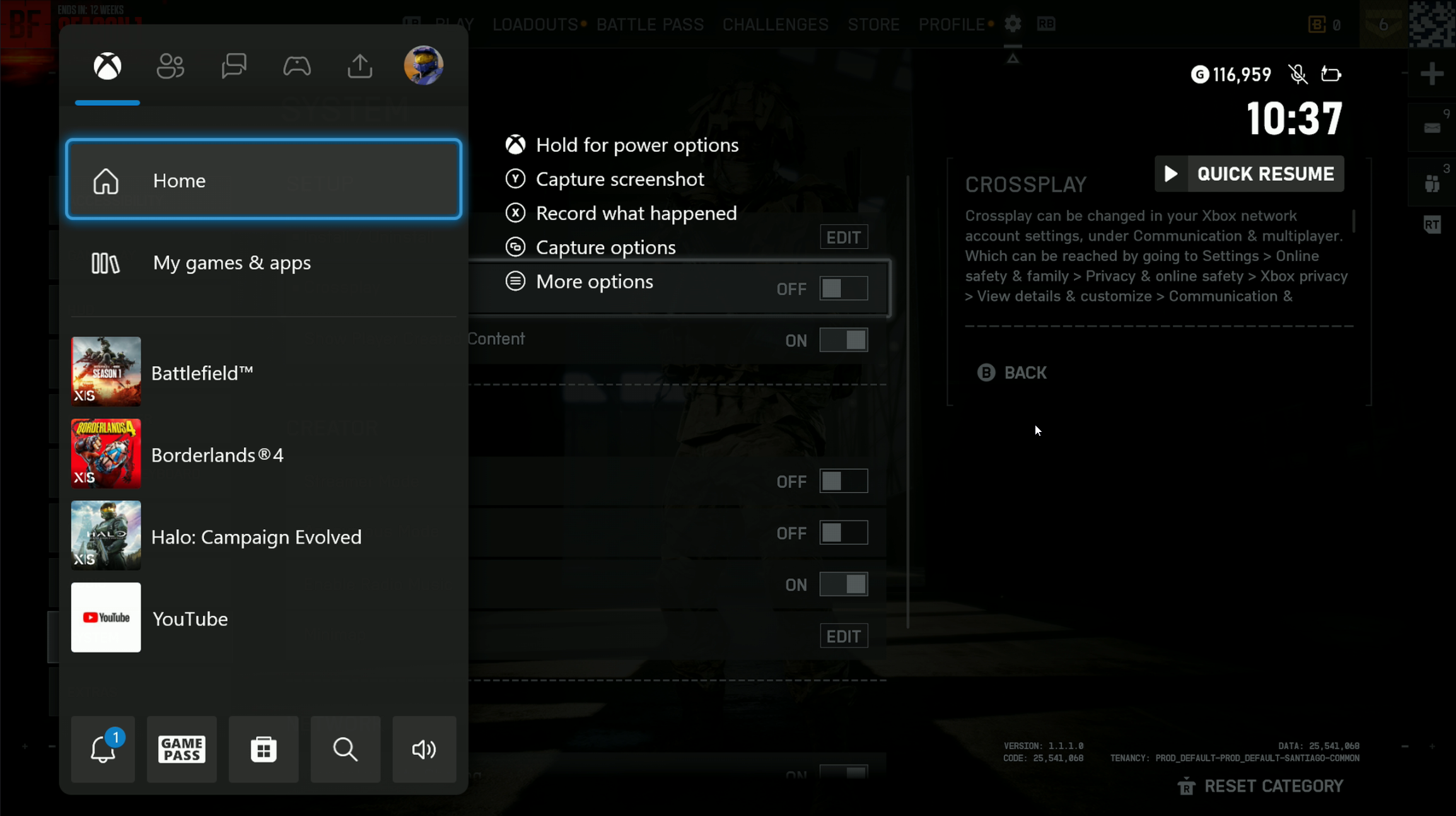1456x816 pixels.
Task: Open the Parties & chats icon
Action: tap(234, 66)
